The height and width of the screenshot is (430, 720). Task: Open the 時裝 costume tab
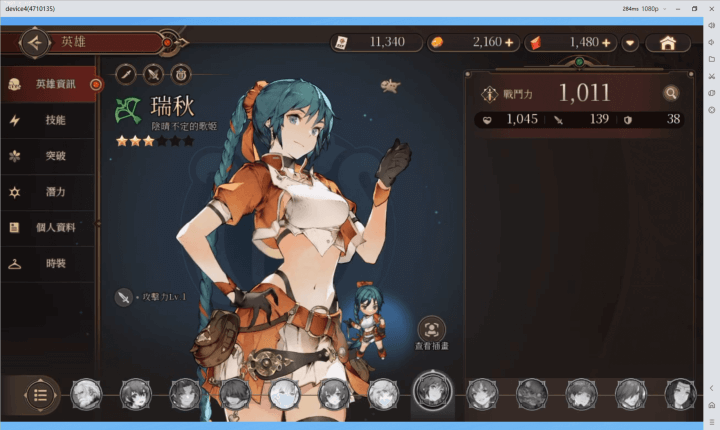point(50,264)
